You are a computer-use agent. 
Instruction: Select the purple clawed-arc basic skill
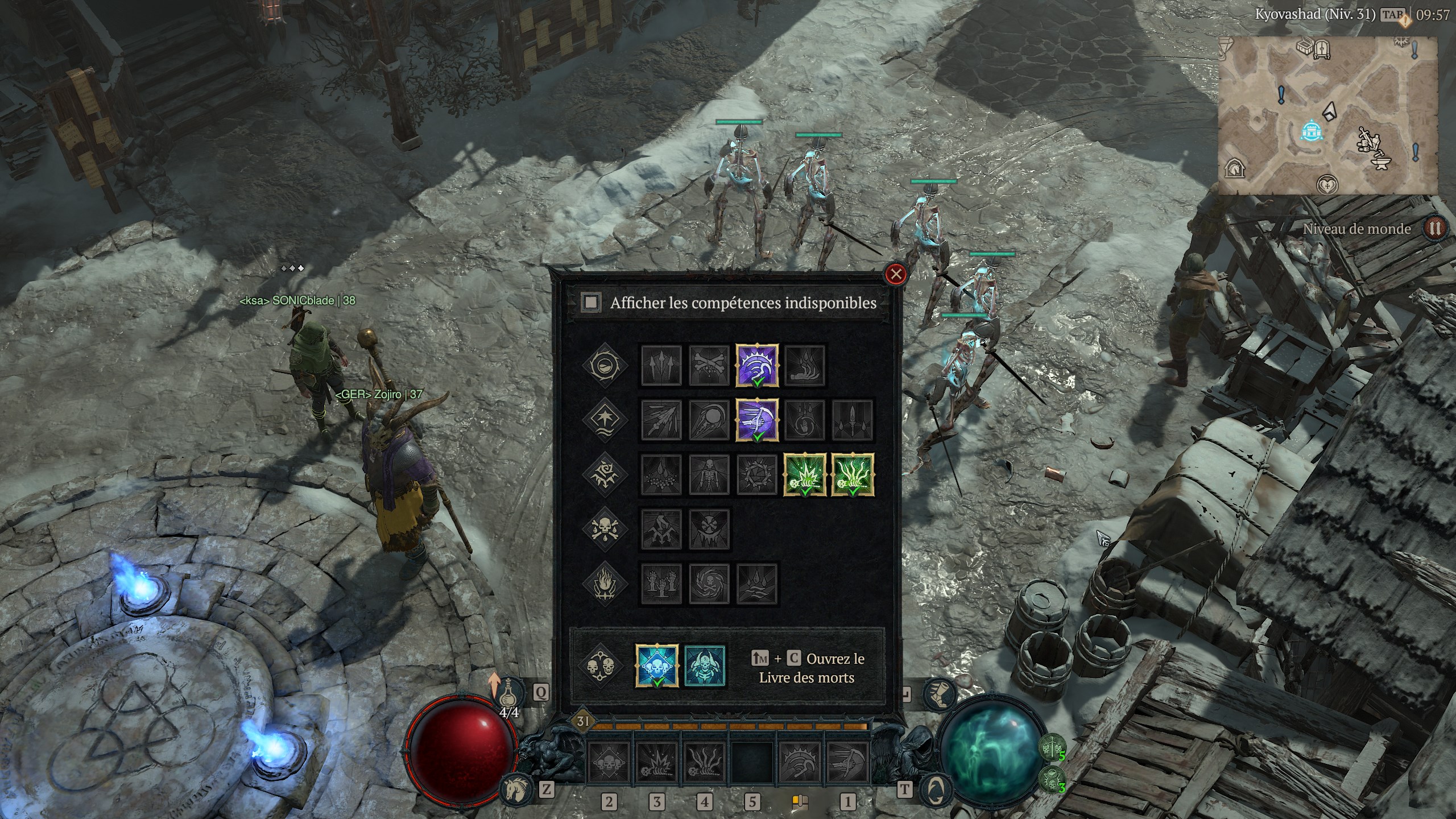pyautogui.click(x=757, y=365)
